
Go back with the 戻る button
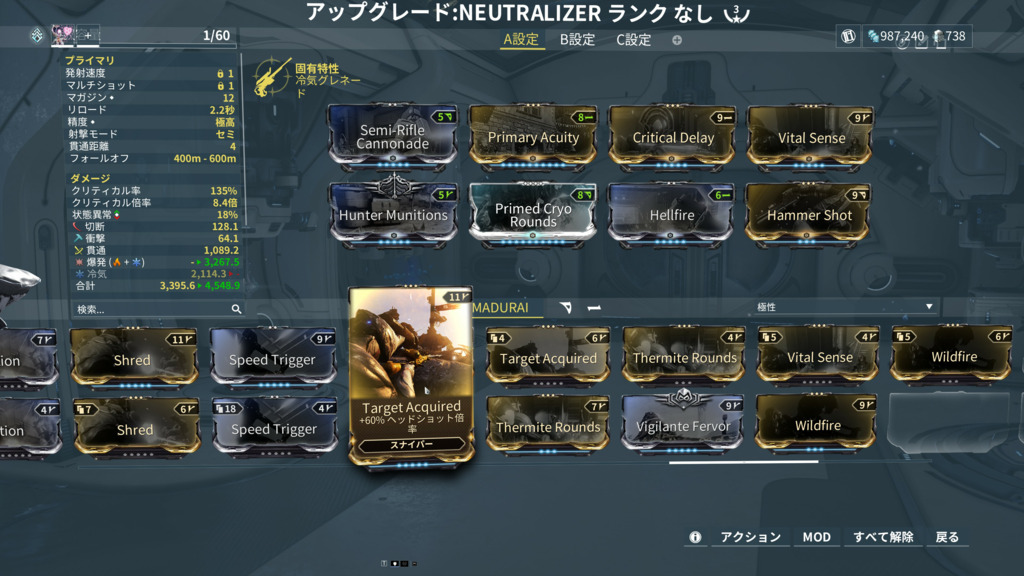point(947,537)
